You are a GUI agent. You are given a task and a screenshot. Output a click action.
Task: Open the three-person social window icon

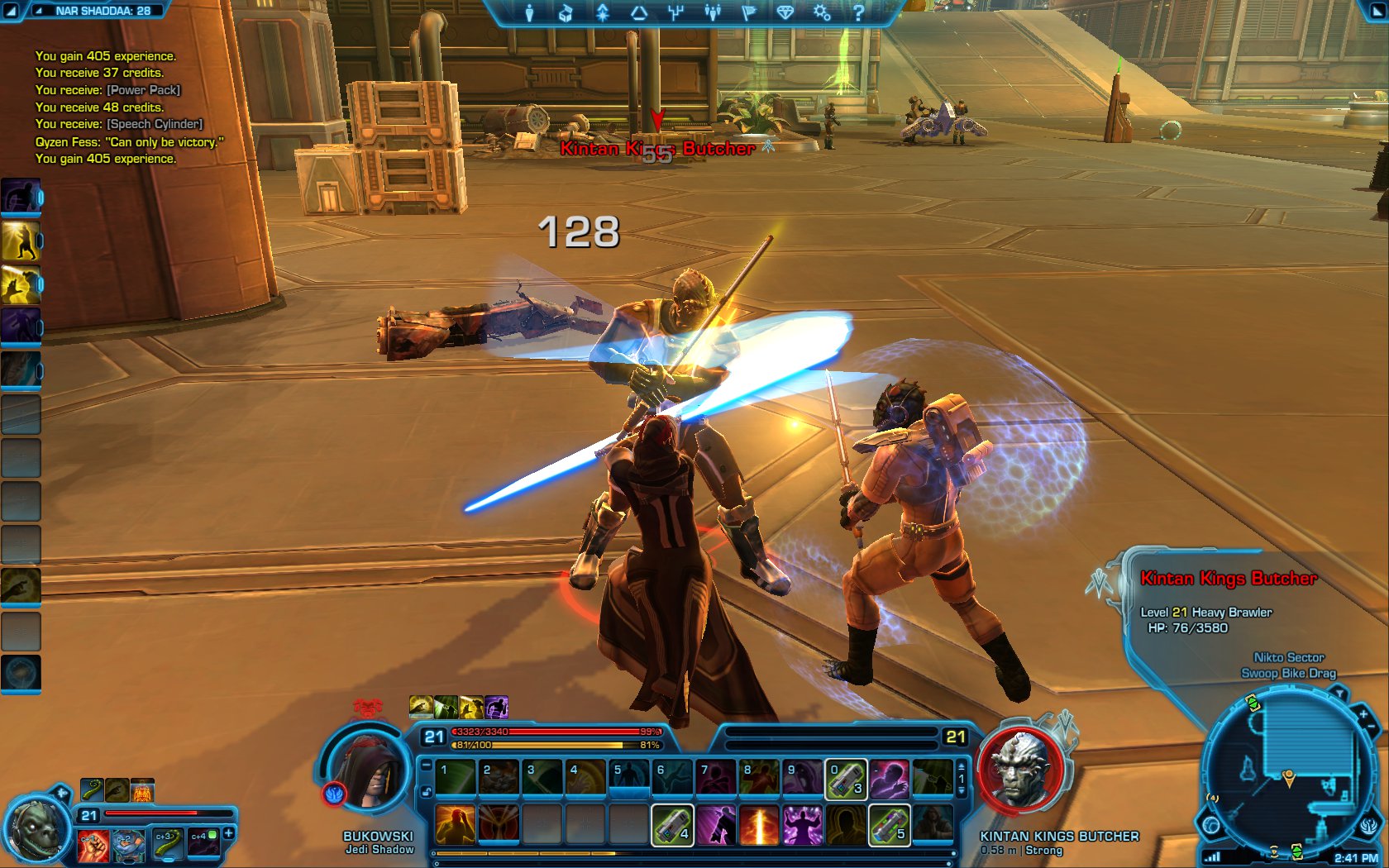click(712, 12)
